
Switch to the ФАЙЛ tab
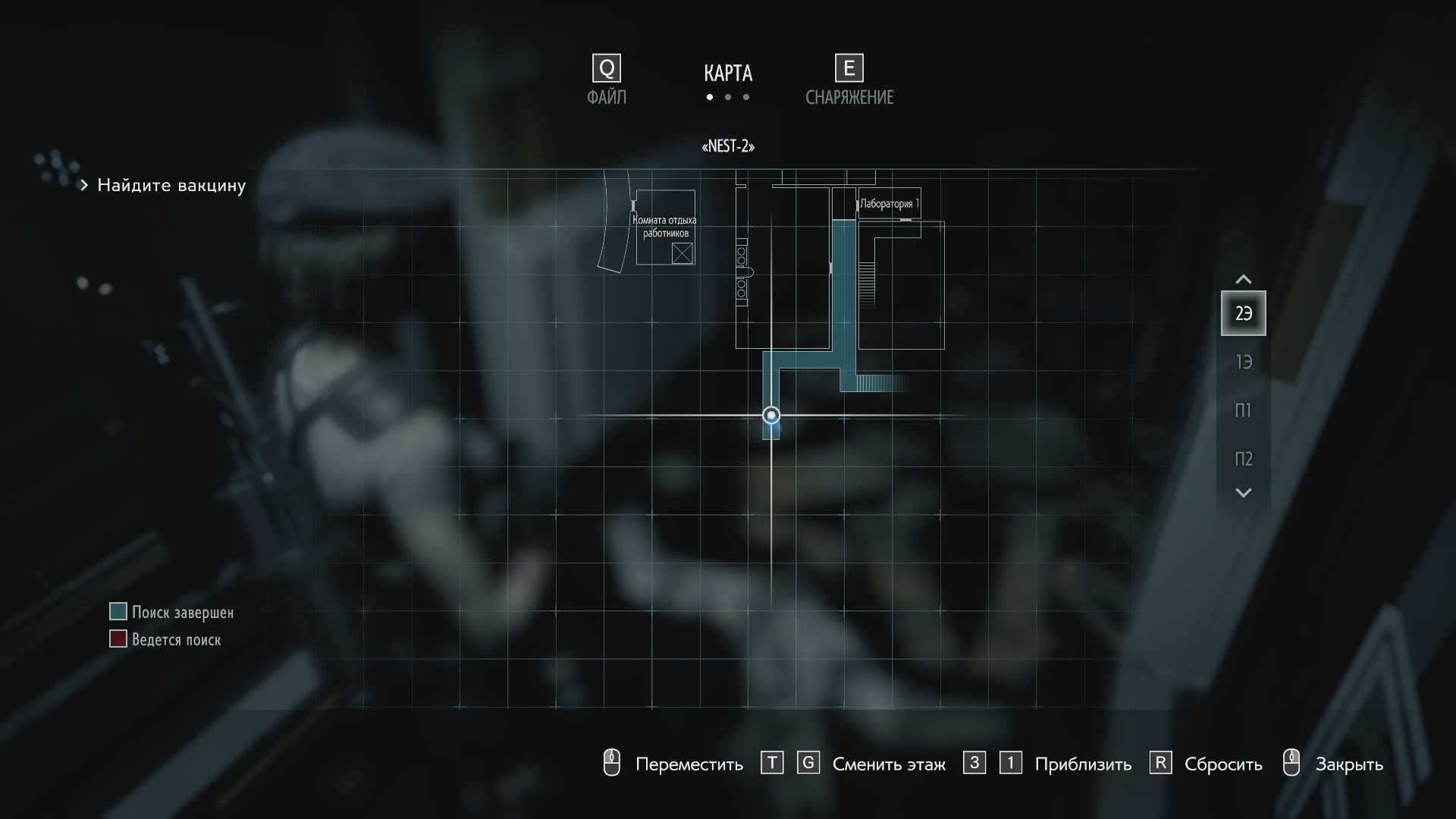tap(607, 80)
